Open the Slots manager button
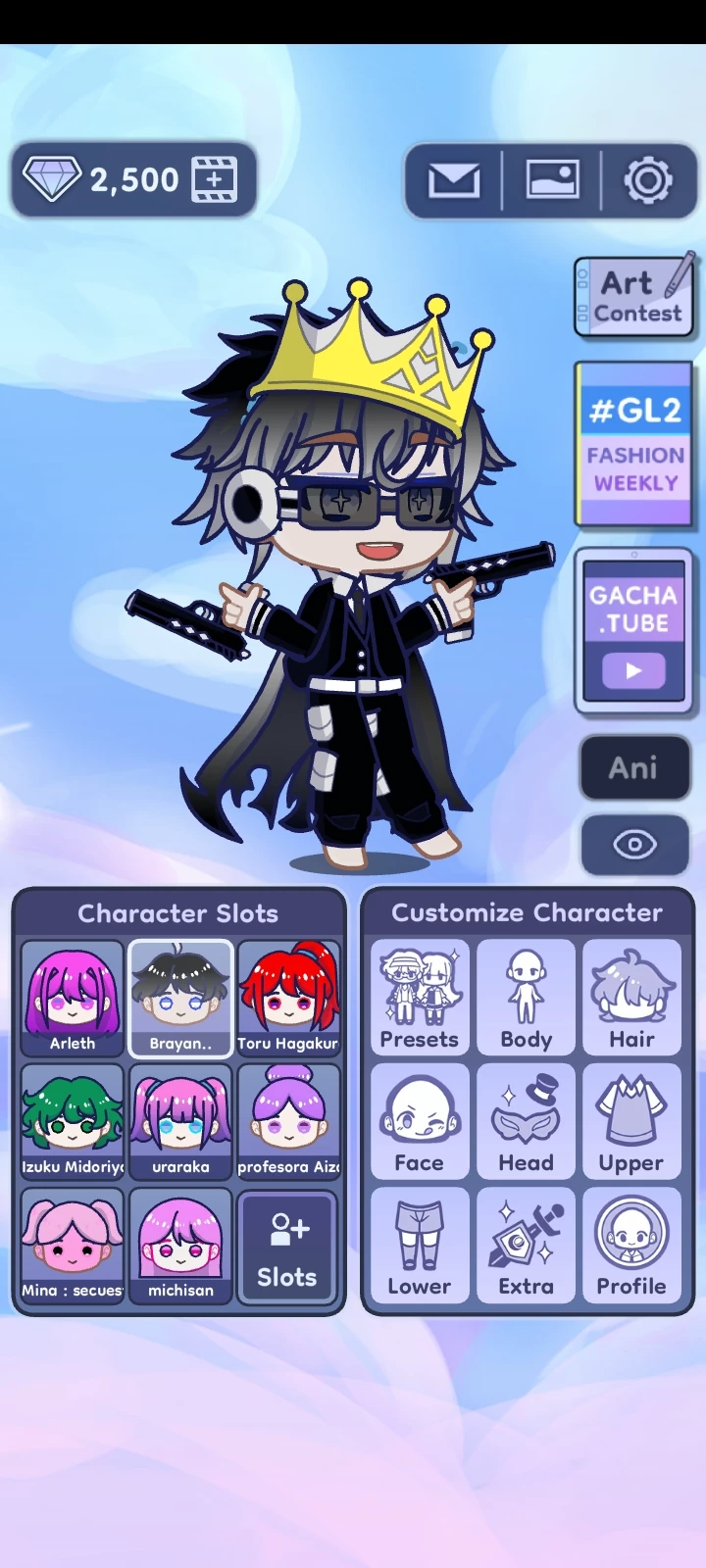 point(287,1247)
